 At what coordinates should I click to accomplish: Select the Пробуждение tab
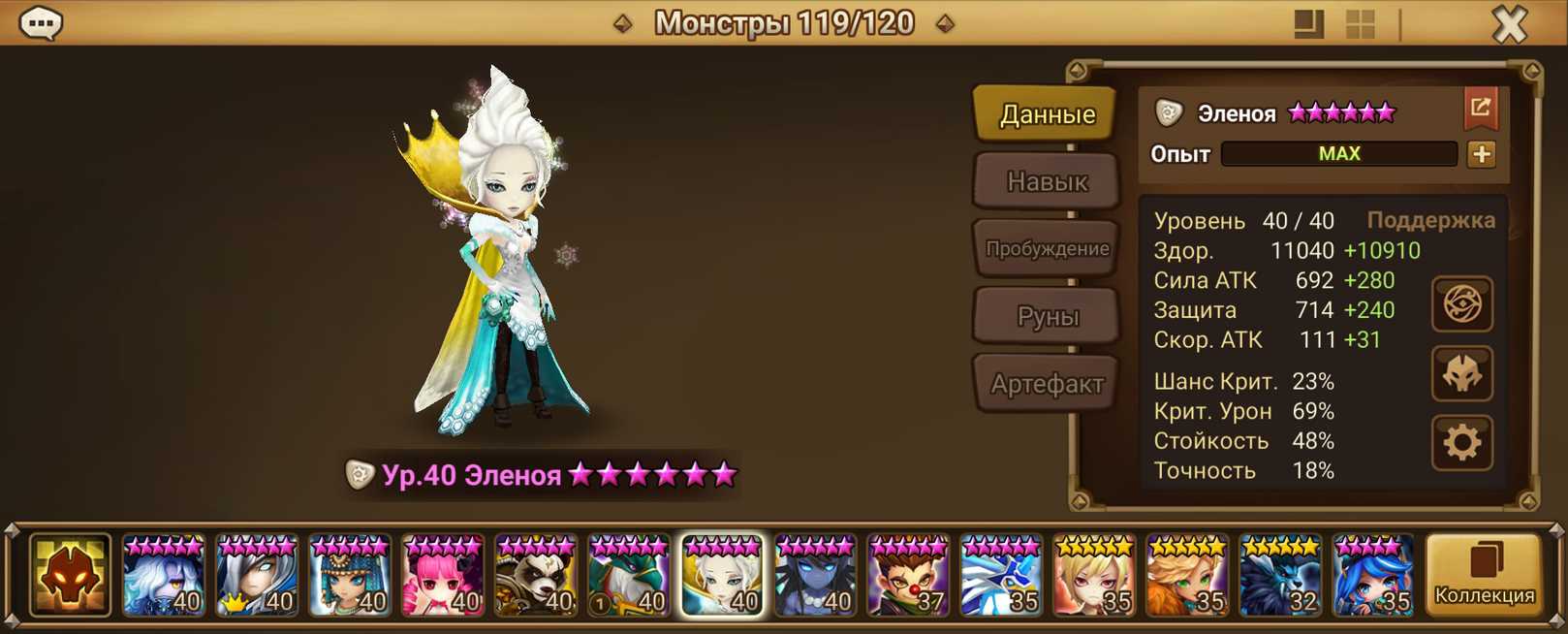click(1047, 248)
